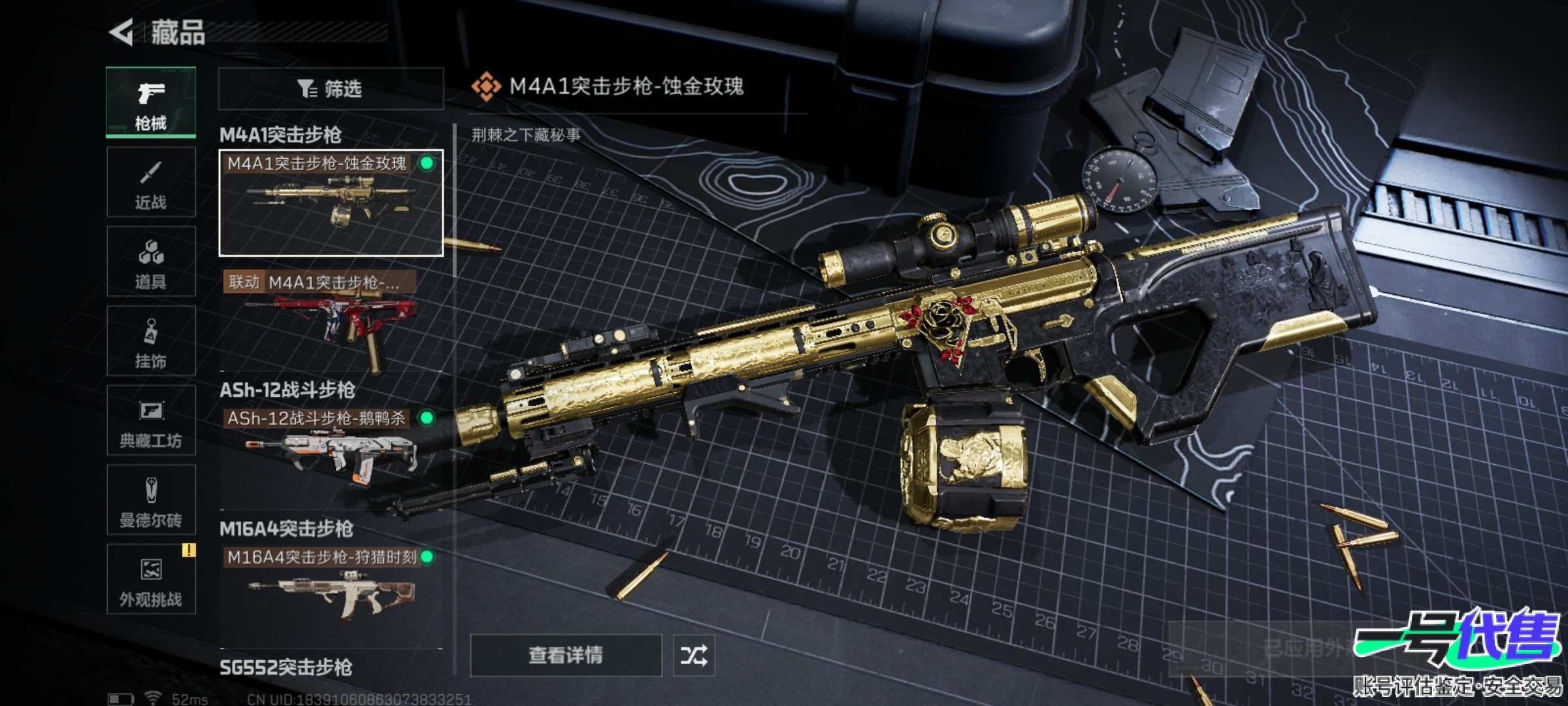1568x706 pixels.
Task: Select the ASh-12 鹅鸭杀 skin thumbnail
Action: point(331,451)
